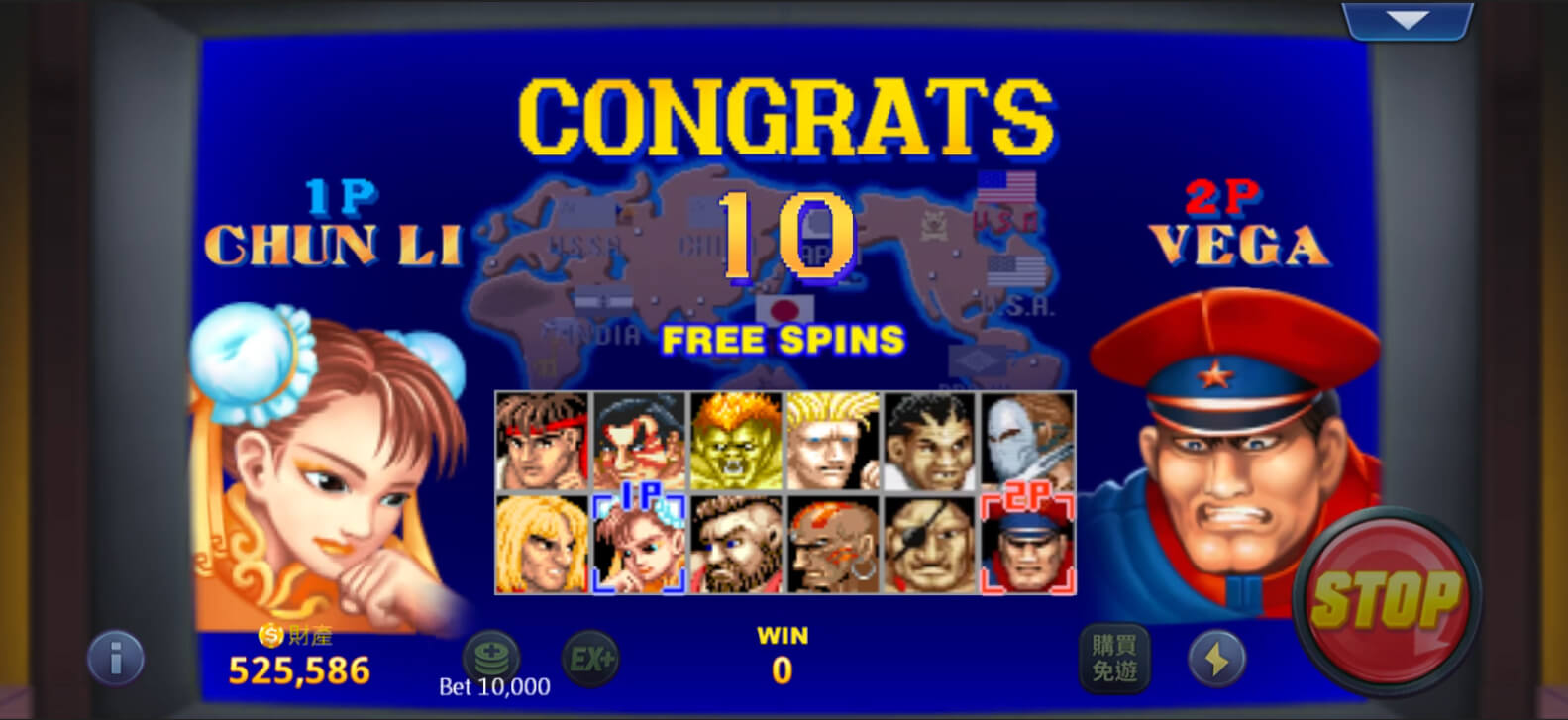Screen dimensions: 1568x720
Task: Pick Dhalsim's portrait tile
Action: [x=833, y=545]
